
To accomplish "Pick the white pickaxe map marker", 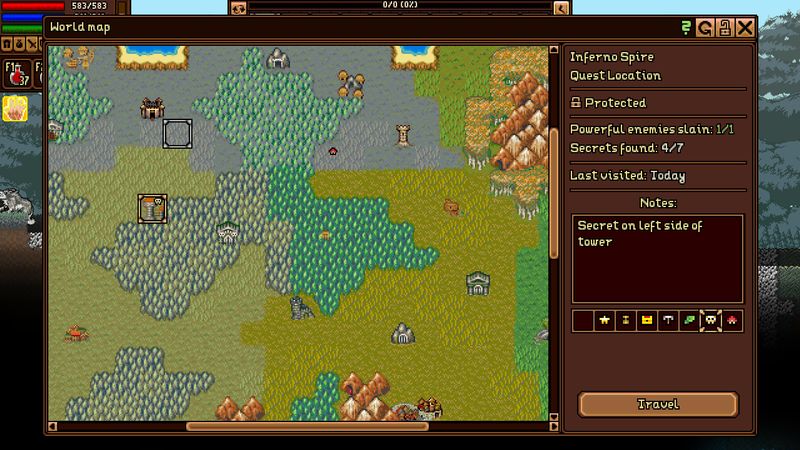I will tap(667, 321).
